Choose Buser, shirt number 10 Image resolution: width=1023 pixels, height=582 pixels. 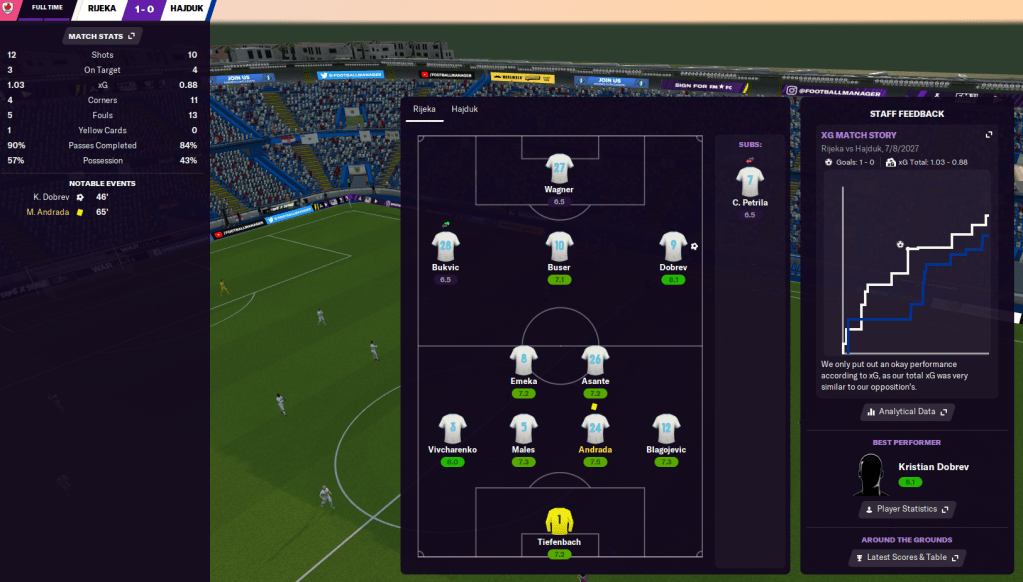pyautogui.click(x=558, y=246)
